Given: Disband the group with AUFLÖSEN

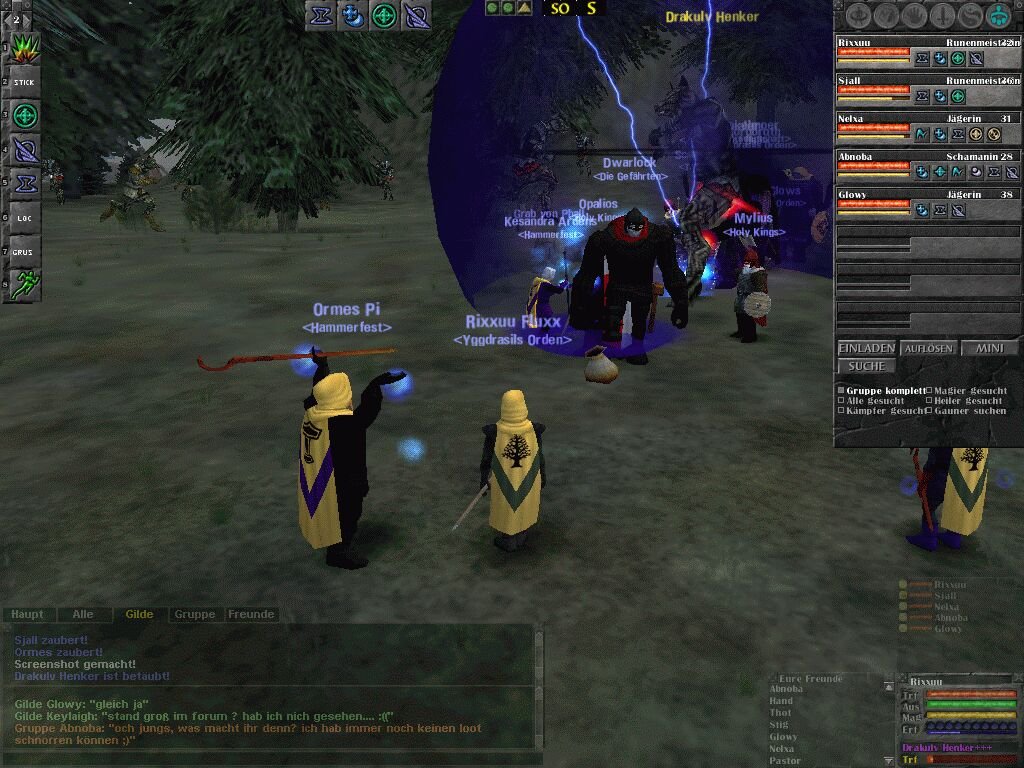Looking at the screenshot, I should (x=928, y=348).
